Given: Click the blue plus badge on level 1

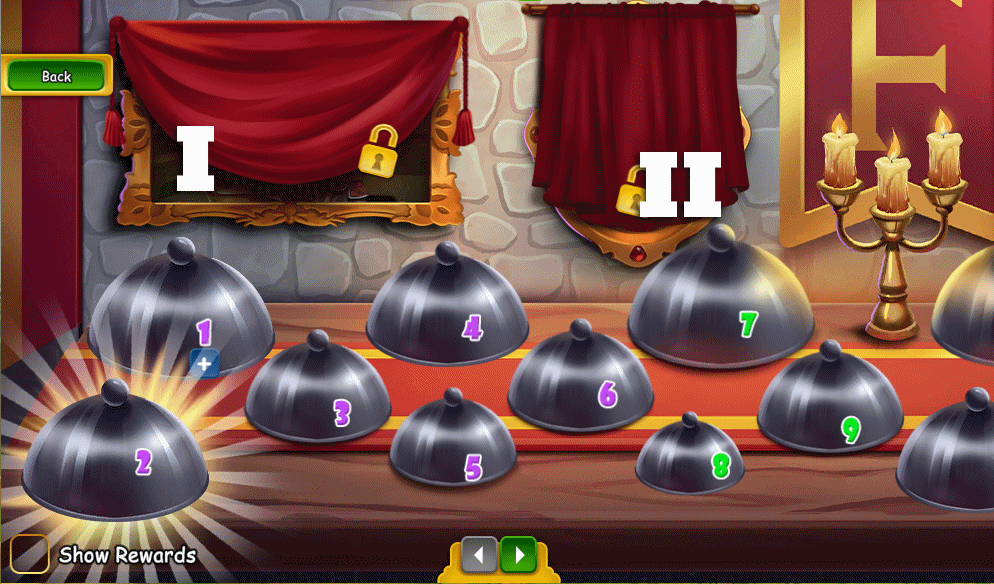Looking at the screenshot, I should (204, 363).
